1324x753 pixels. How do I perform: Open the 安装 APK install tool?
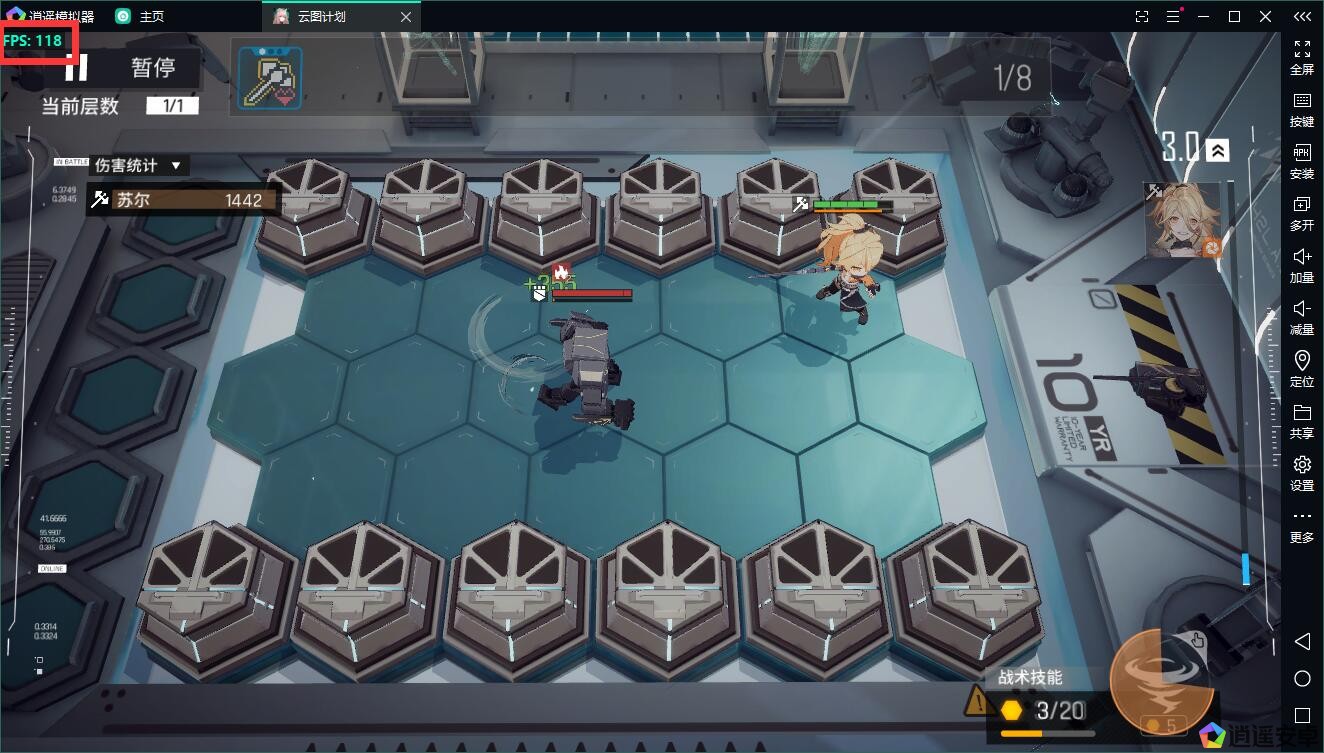[1302, 160]
